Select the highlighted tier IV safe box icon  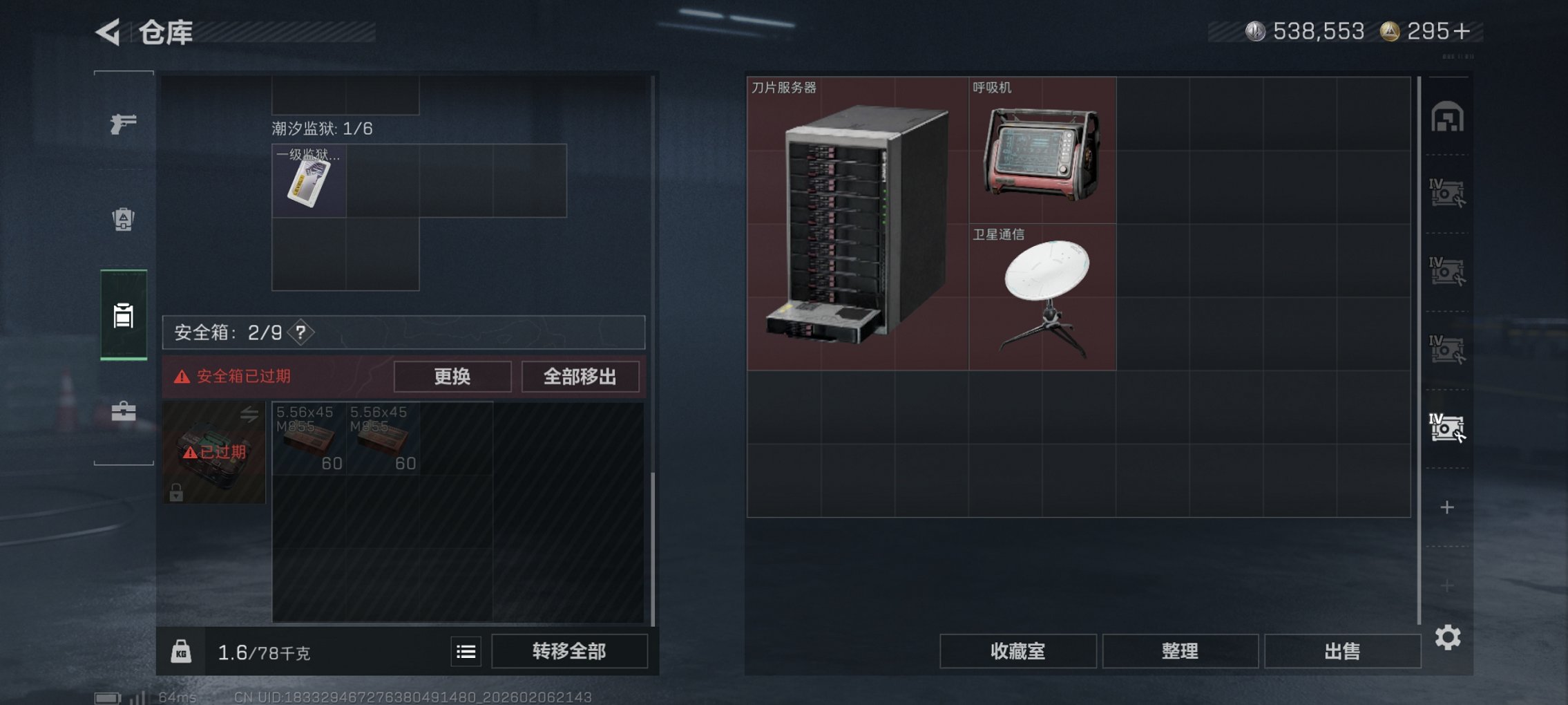pyautogui.click(x=1448, y=429)
